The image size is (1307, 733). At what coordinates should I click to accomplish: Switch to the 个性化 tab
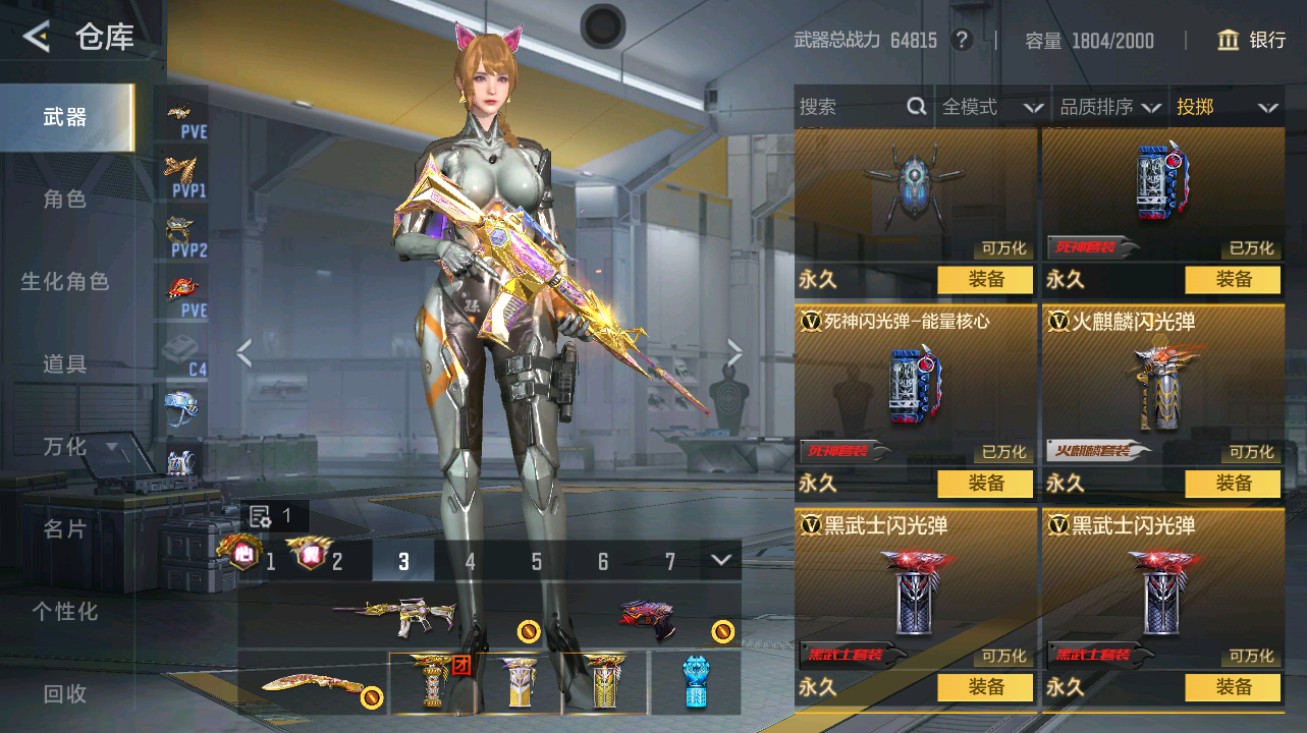tap(65, 611)
